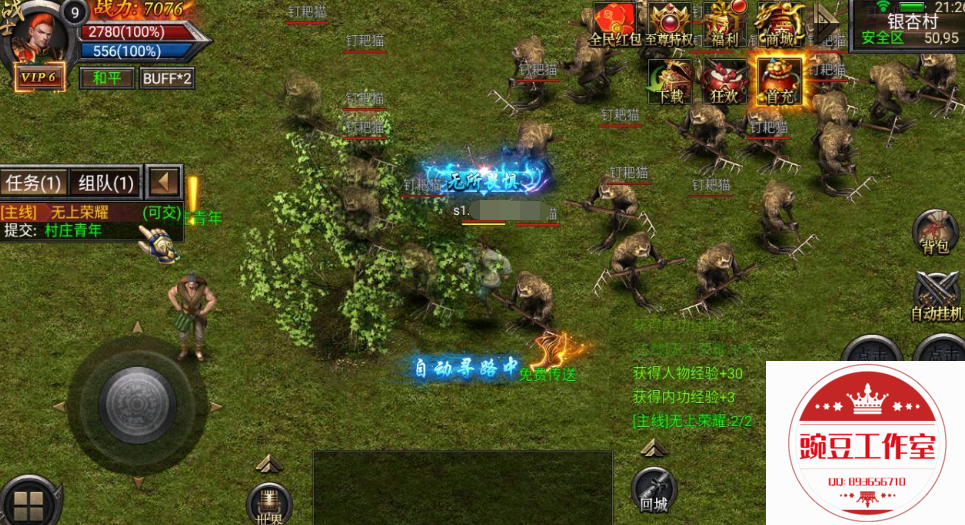Open the 商城 shop

[779, 24]
